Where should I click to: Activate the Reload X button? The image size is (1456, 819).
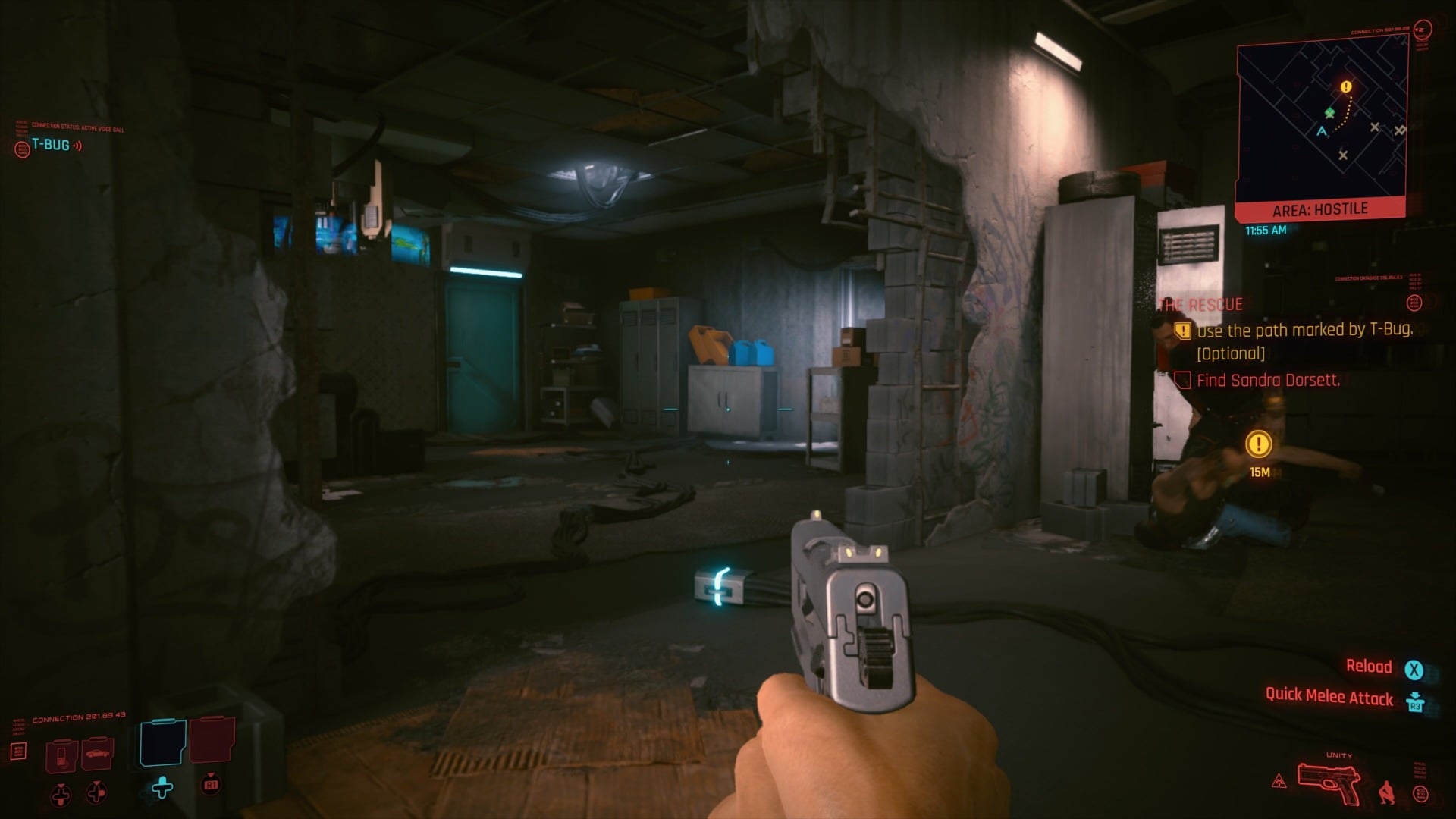pyautogui.click(x=1415, y=667)
